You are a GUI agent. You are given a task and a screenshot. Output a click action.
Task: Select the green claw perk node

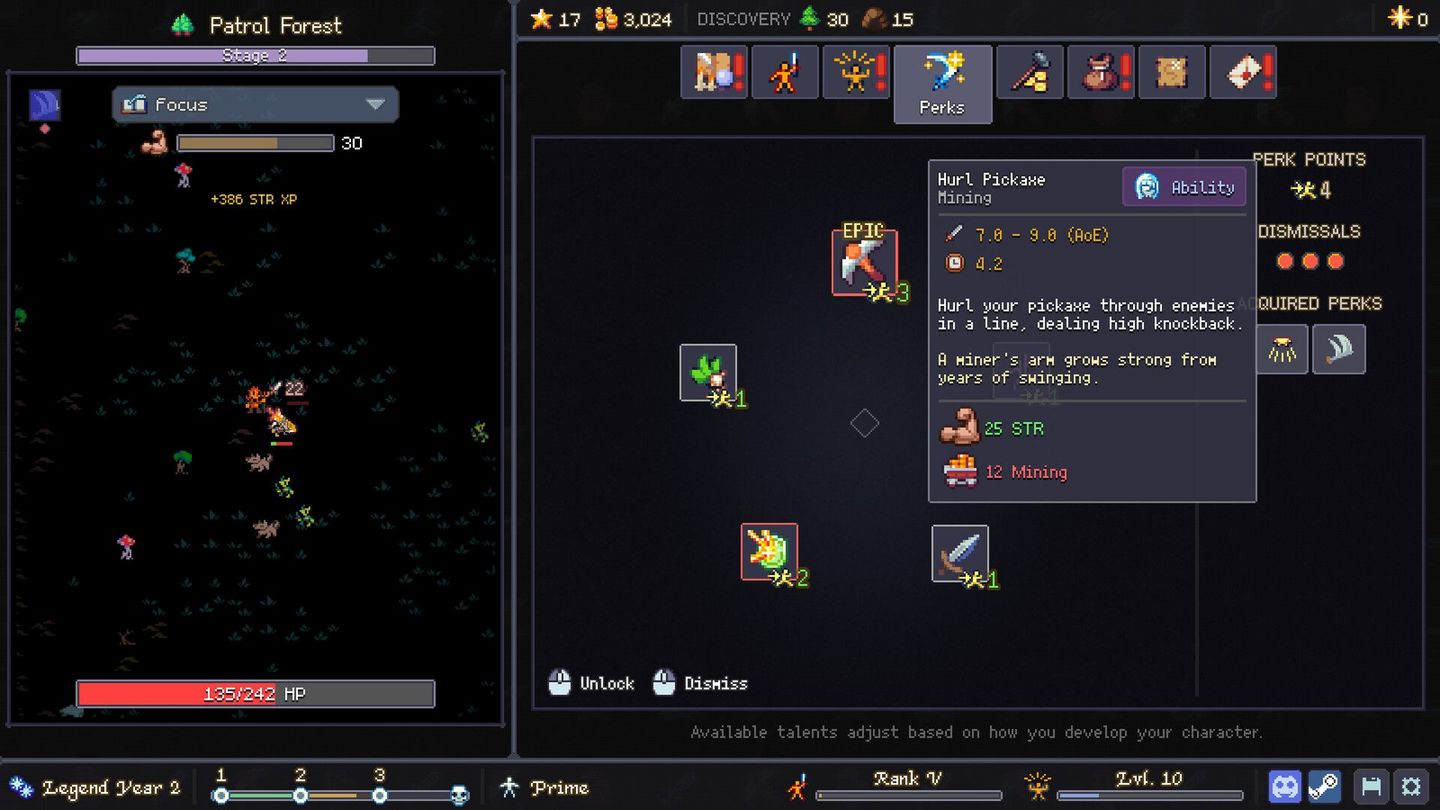tap(710, 372)
